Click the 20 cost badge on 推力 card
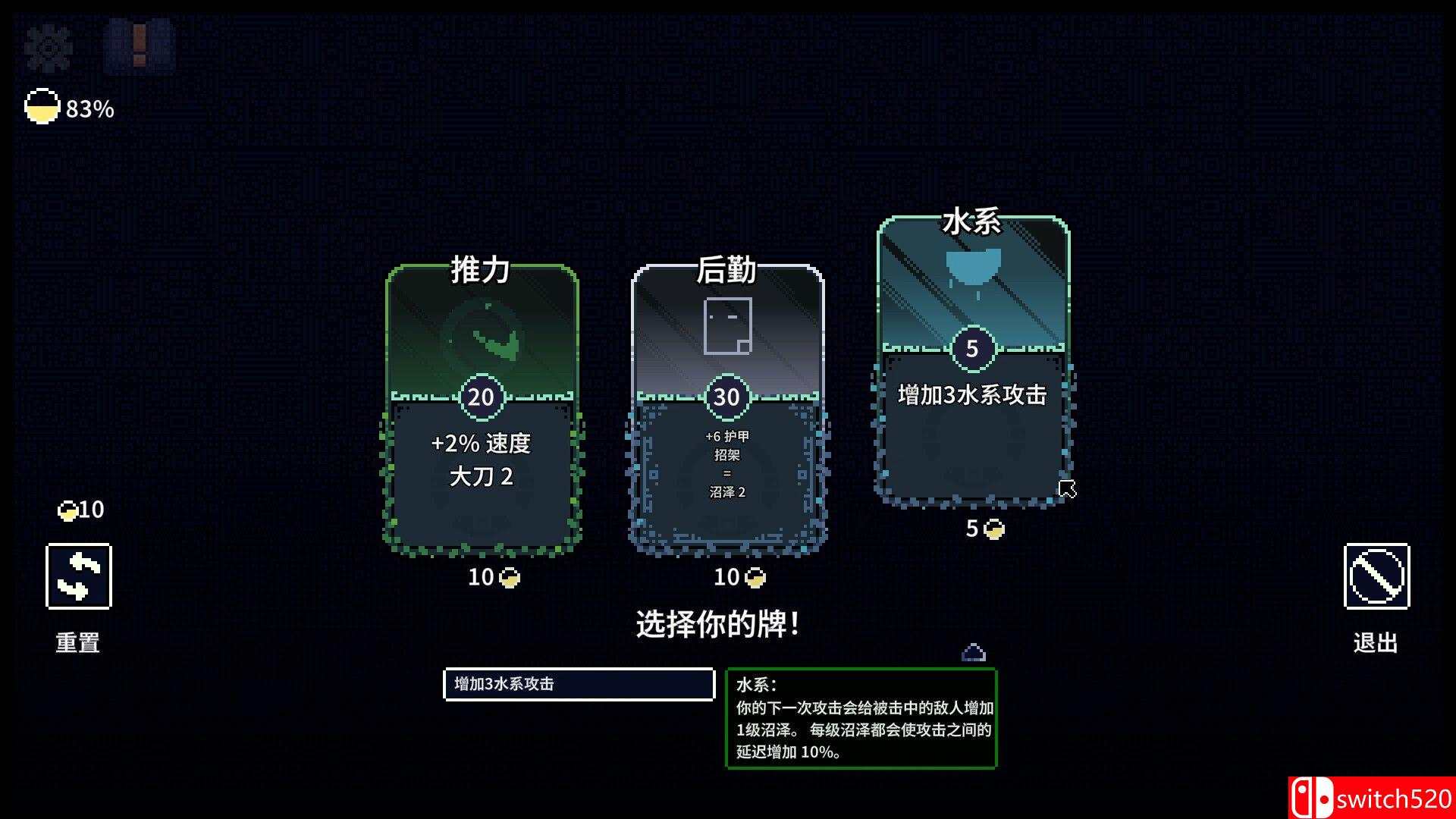This screenshot has width=1456, height=819. tap(480, 396)
